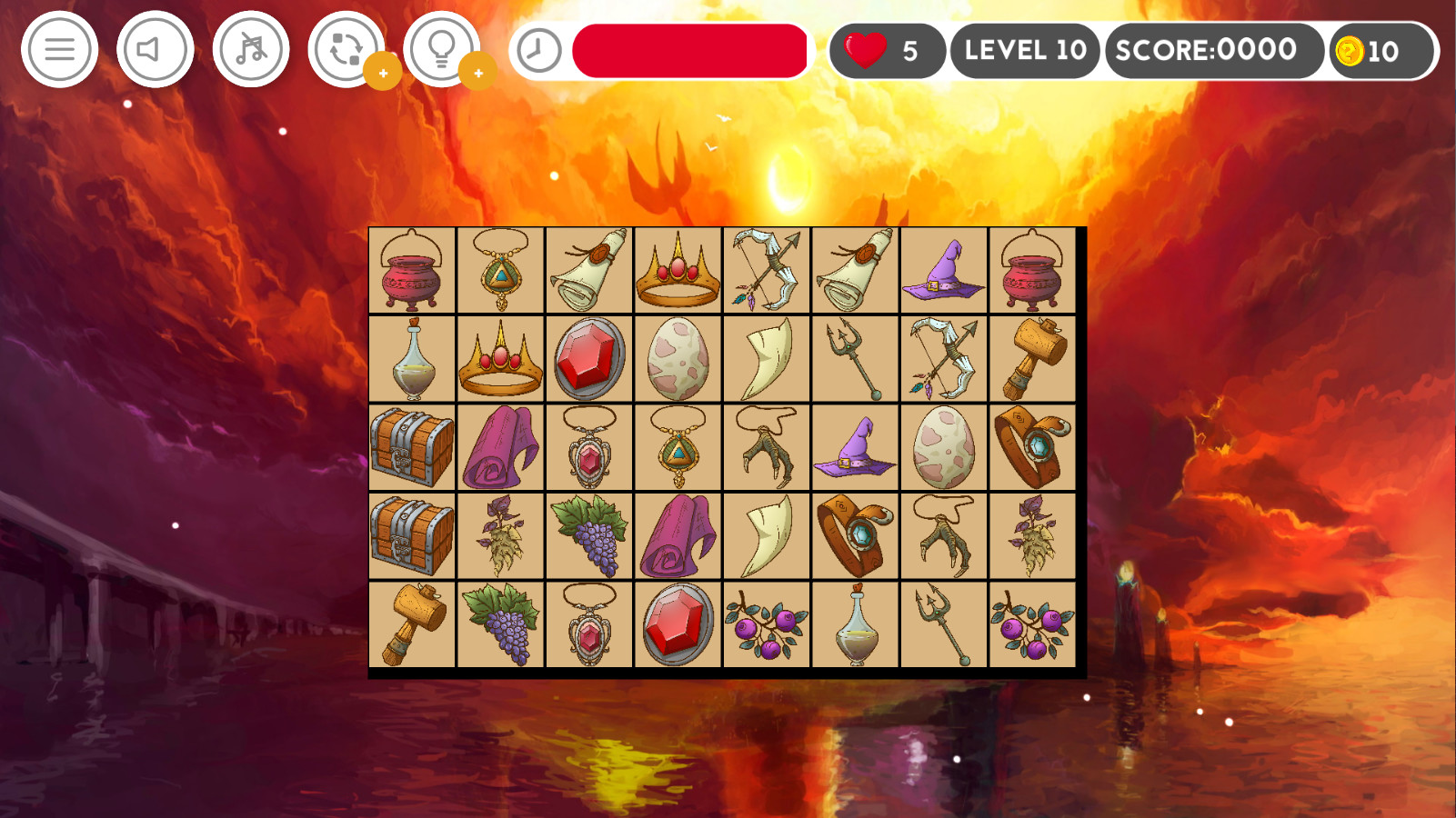Click the LEVEL 10 indicator
Screen dimensions: 1456x818
pos(1024,50)
